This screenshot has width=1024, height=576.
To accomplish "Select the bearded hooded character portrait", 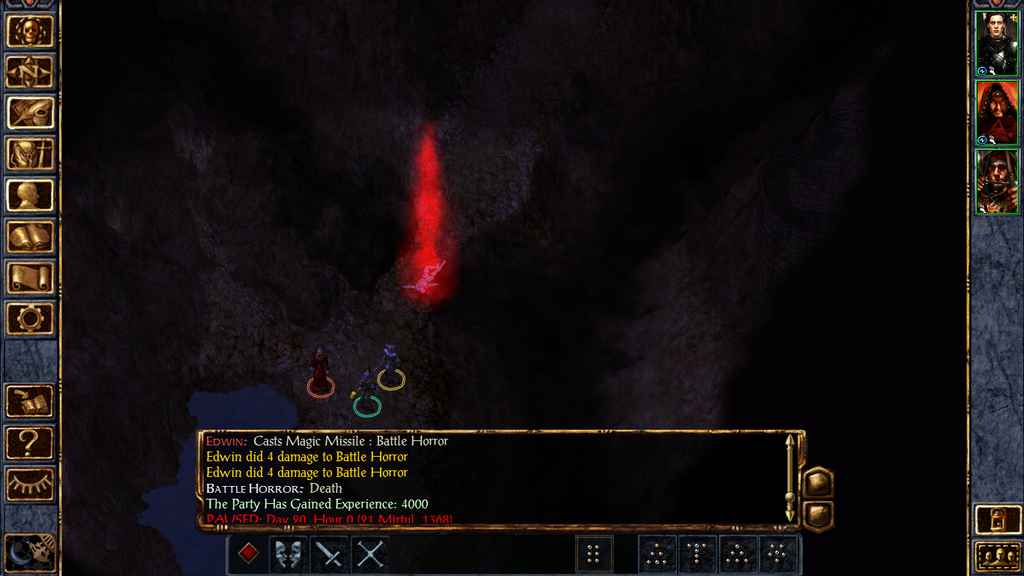I will (996, 181).
